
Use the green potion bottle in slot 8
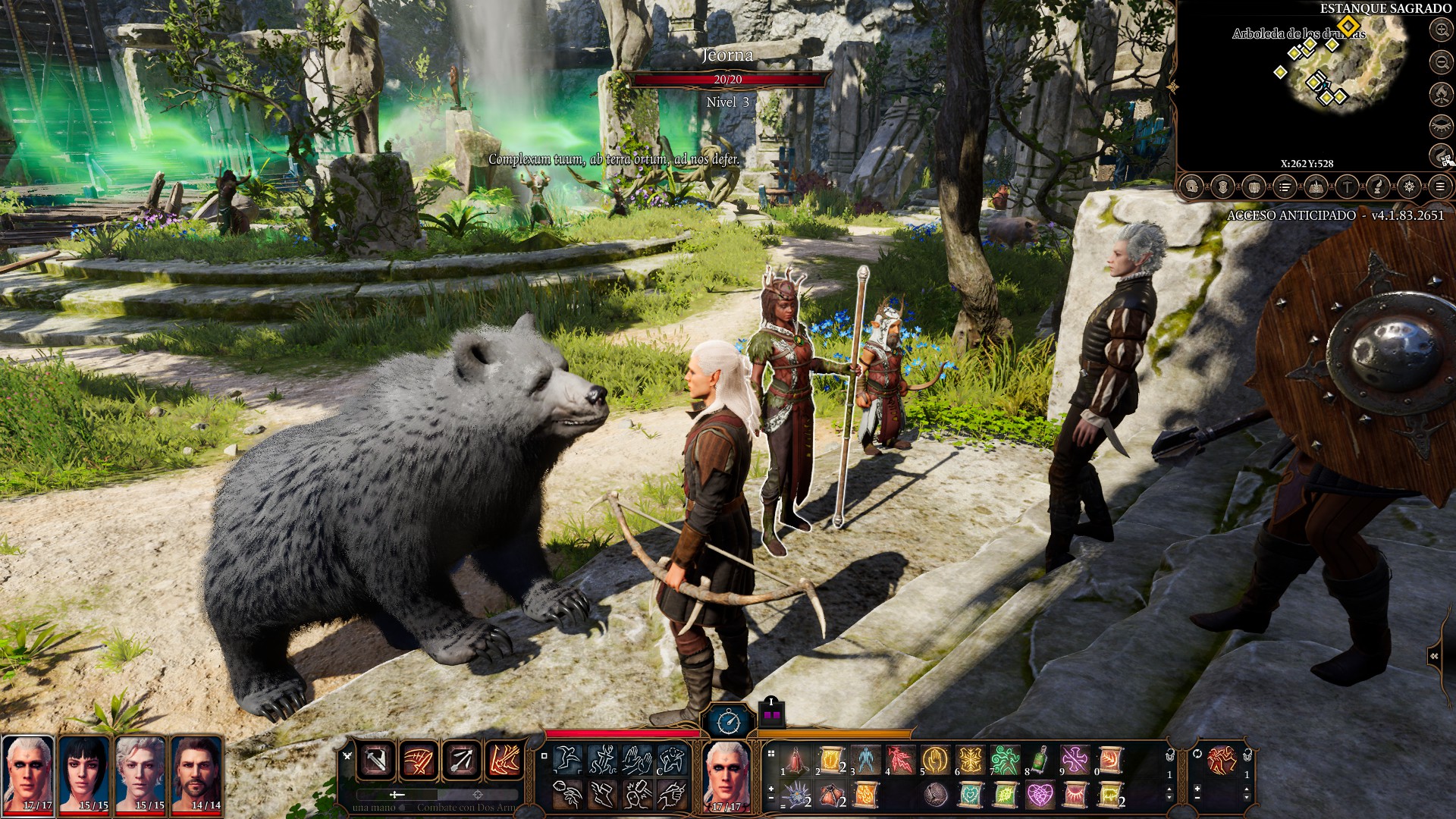pos(1041,759)
